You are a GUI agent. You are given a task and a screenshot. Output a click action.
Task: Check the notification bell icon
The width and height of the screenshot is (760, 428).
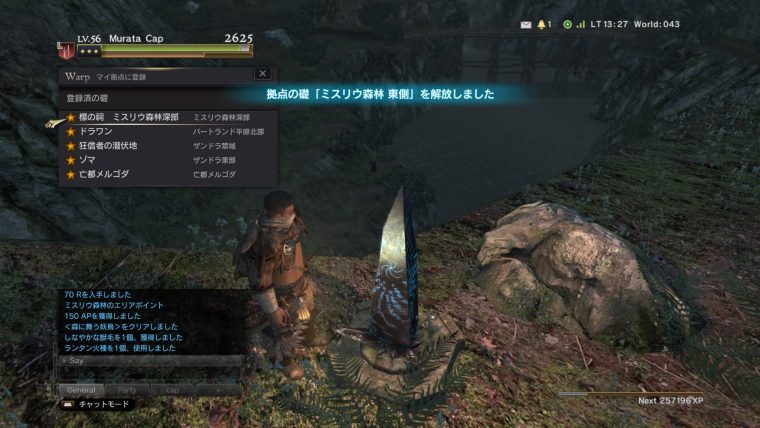coord(543,24)
